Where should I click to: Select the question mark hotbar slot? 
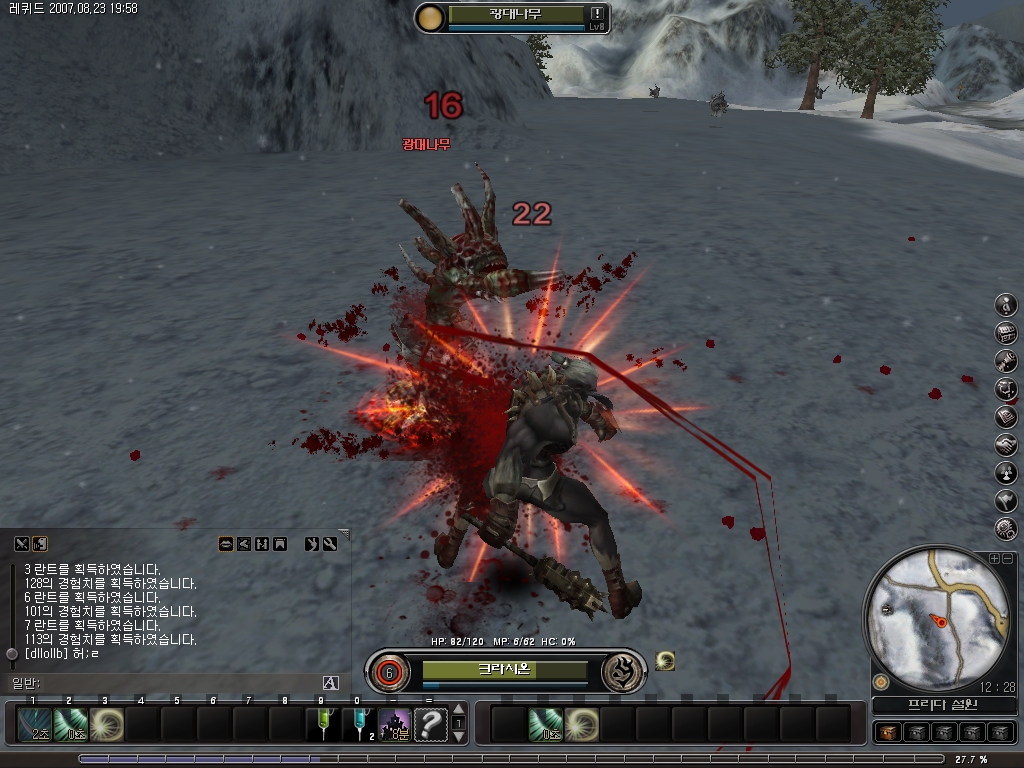(430, 724)
